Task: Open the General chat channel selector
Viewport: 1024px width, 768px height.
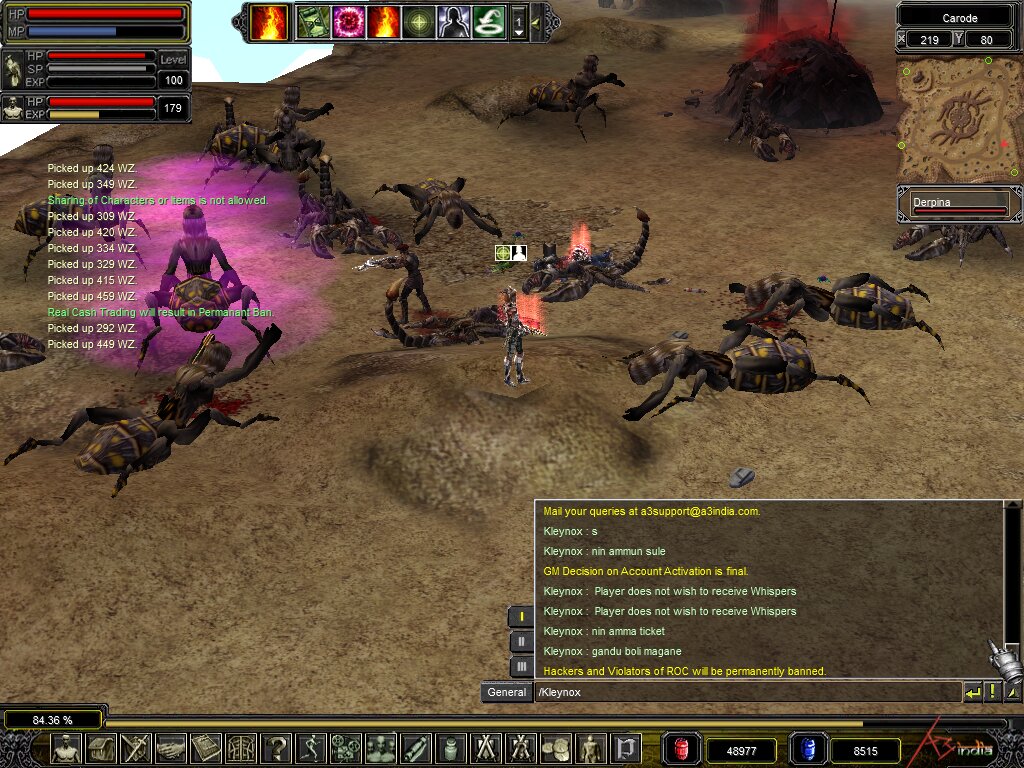Action: click(506, 692)
